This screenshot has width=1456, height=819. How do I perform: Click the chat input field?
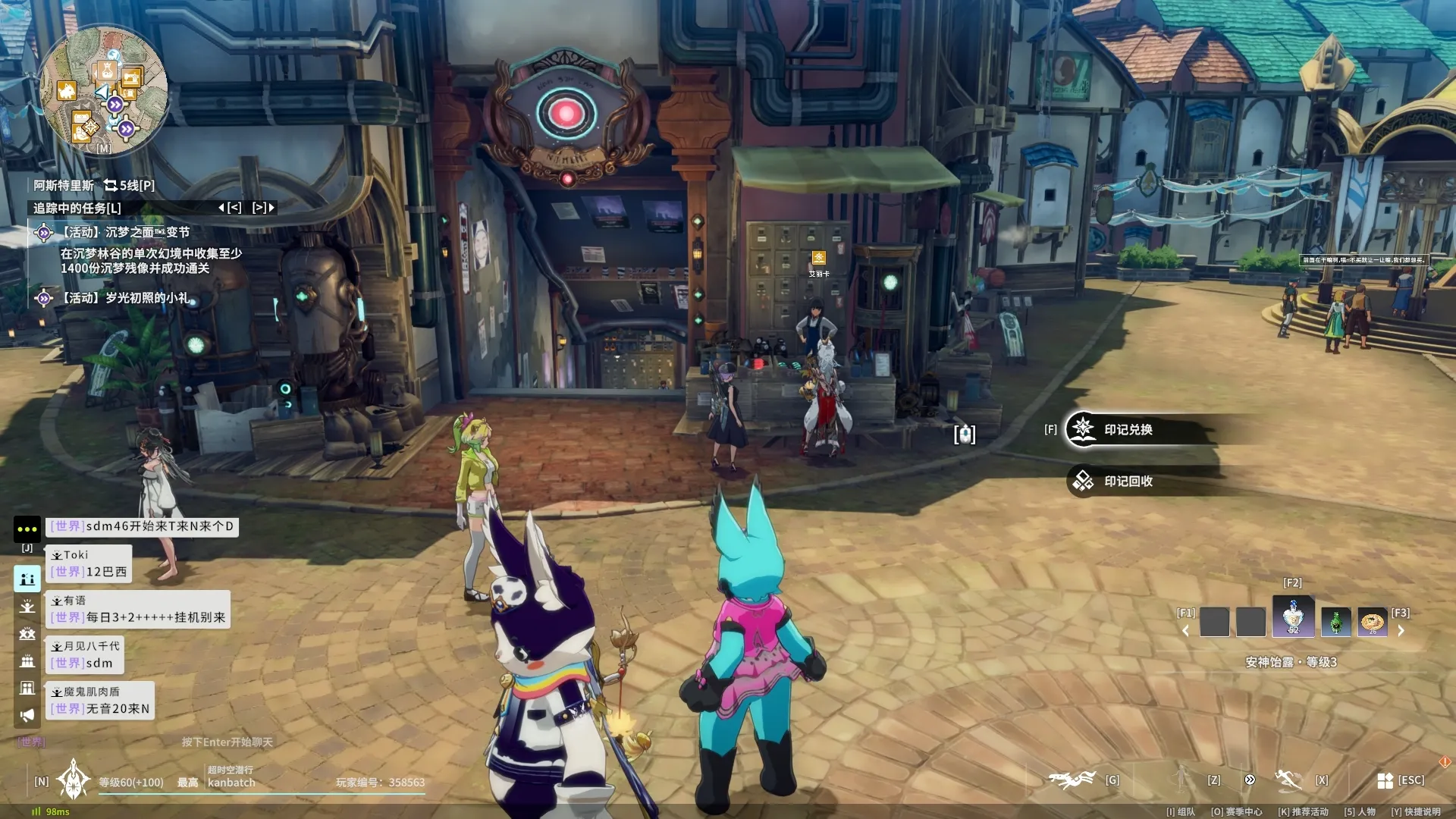click(227, 742)
